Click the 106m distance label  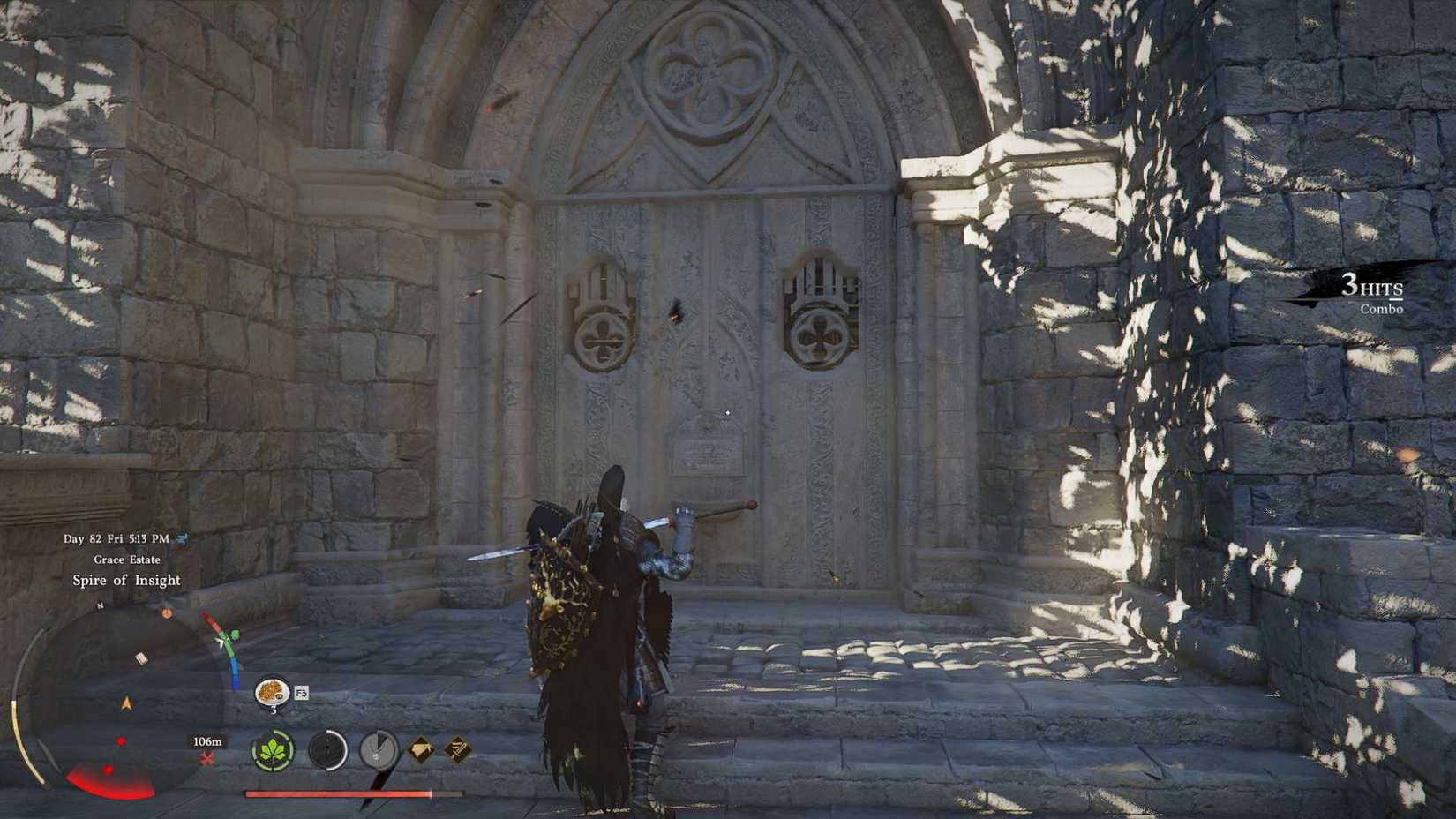207,742
